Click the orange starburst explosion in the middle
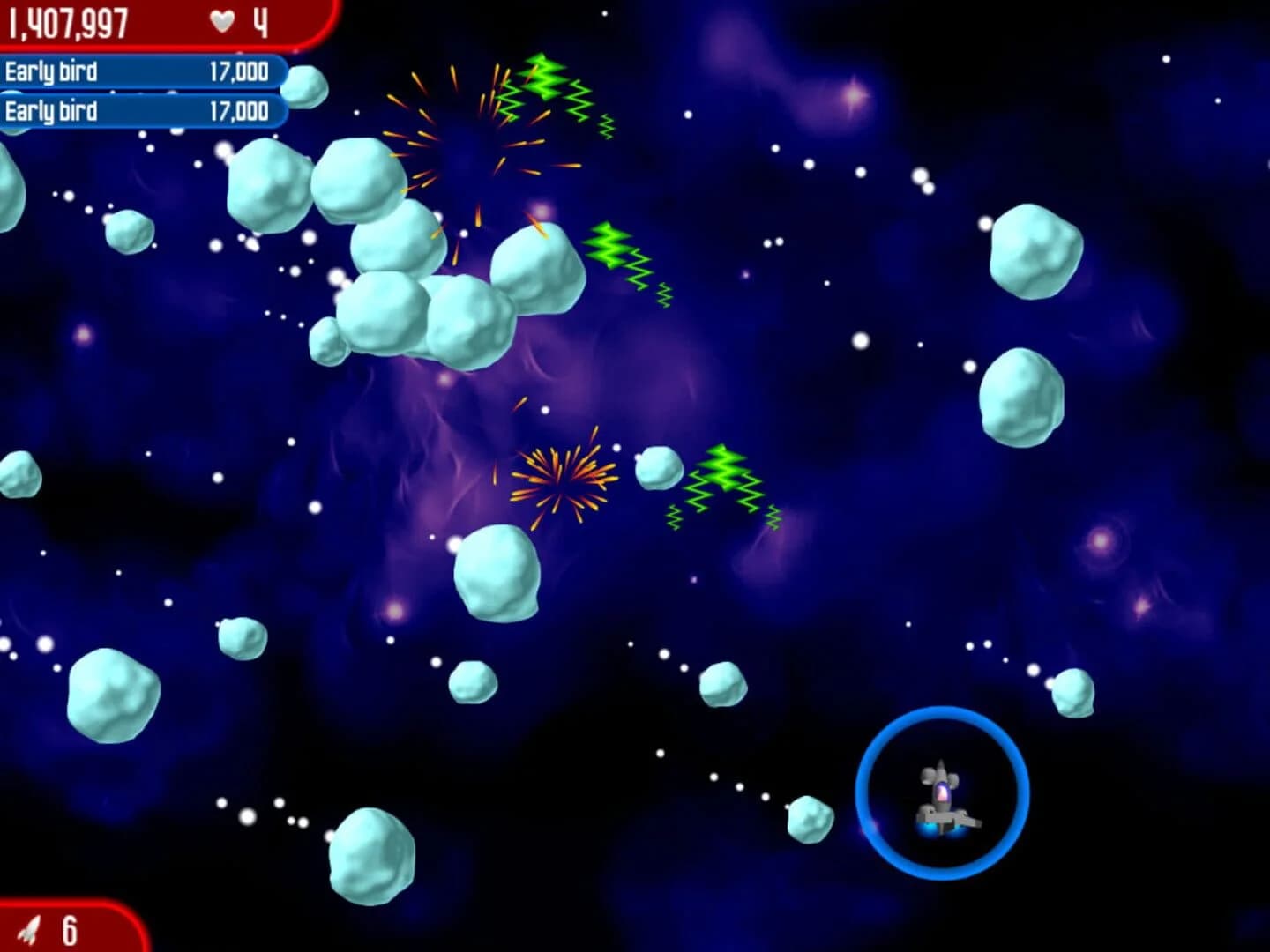This screenshot has height=952, width=1270. pos(560,480)
